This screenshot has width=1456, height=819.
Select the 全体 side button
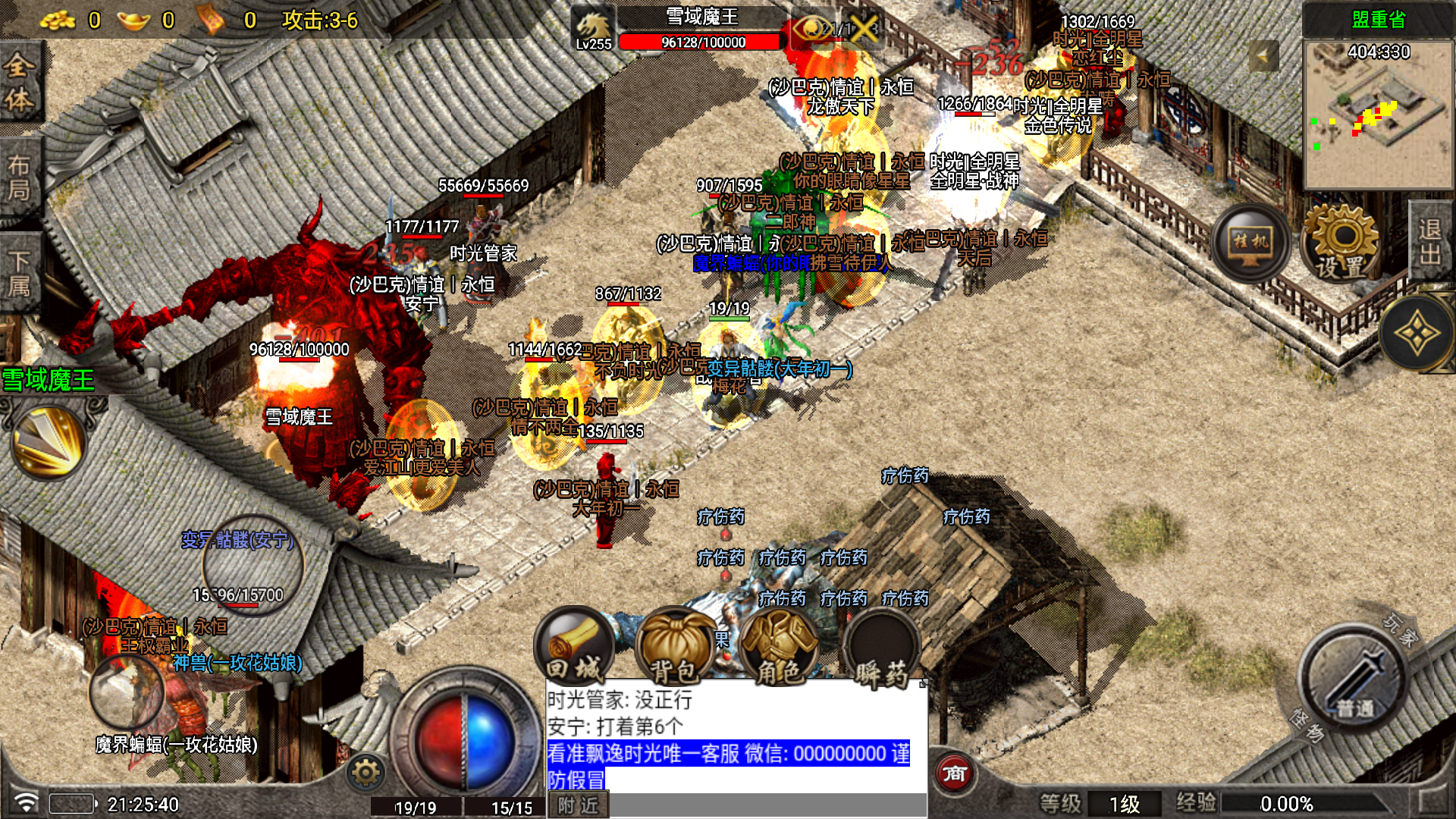point(19,83)
